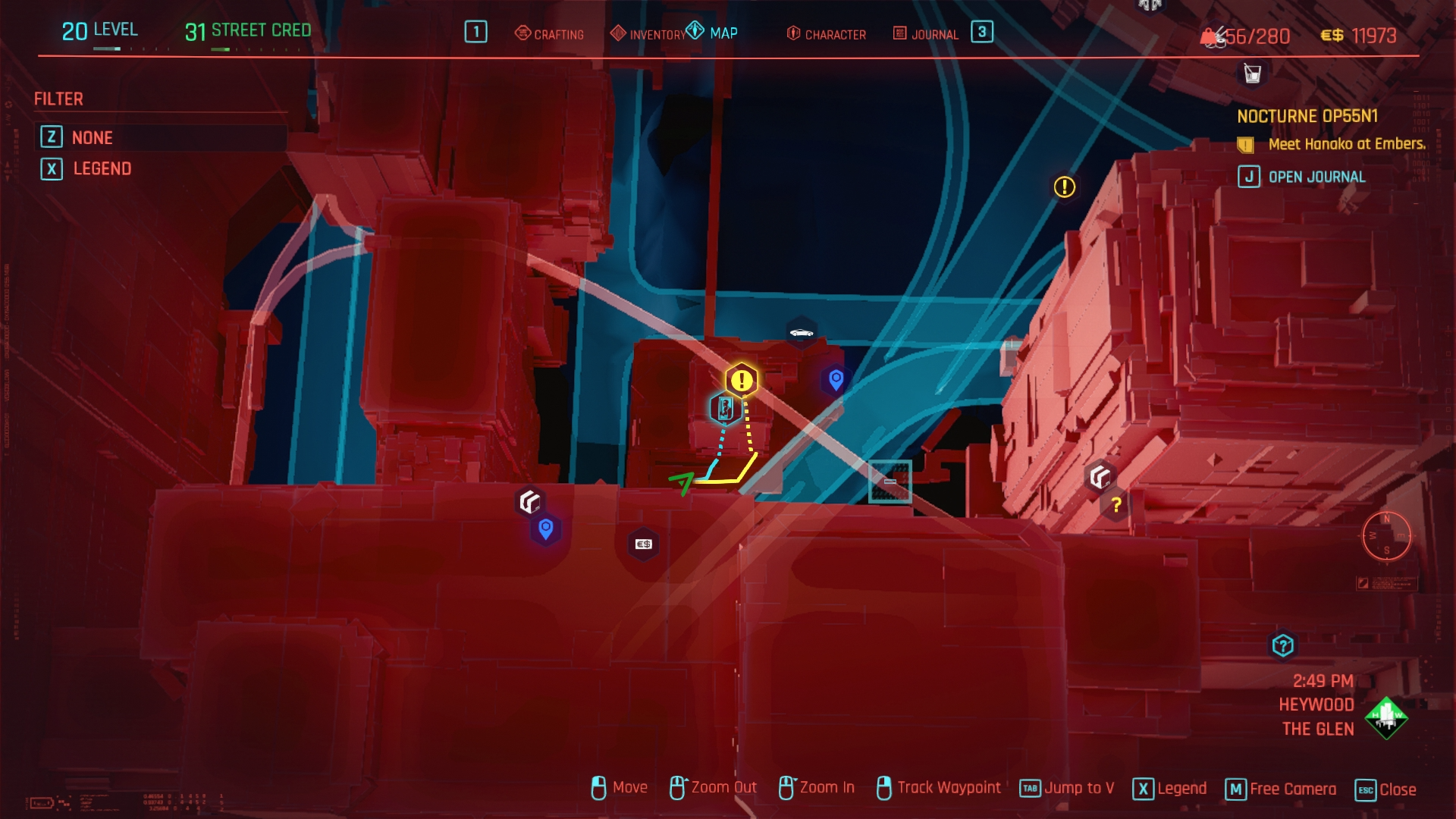The width and height of the screenshot is (1456, 819).
Task: Select the circled yellow exclamation marker
Action: click(x=1065, y=187)
